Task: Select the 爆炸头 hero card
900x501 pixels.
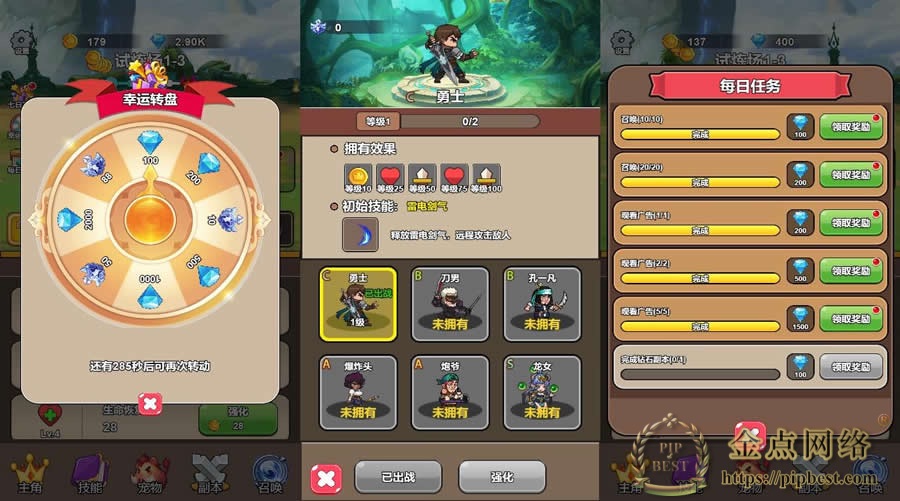Action: tap(353, 390)
